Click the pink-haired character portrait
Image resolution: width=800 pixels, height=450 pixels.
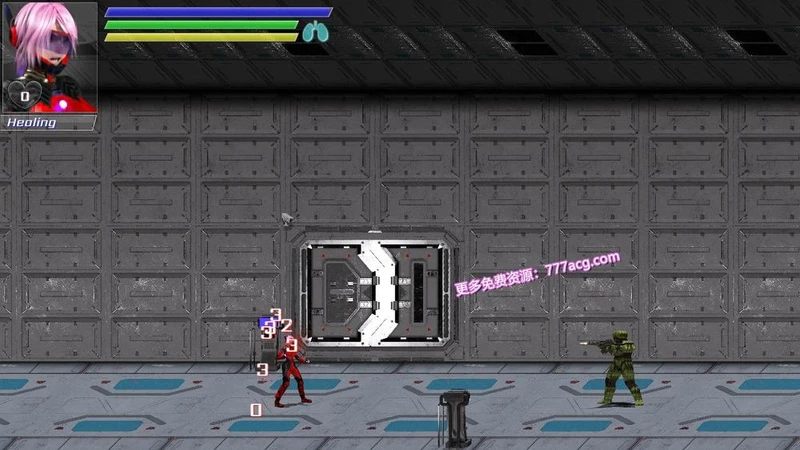50,56
